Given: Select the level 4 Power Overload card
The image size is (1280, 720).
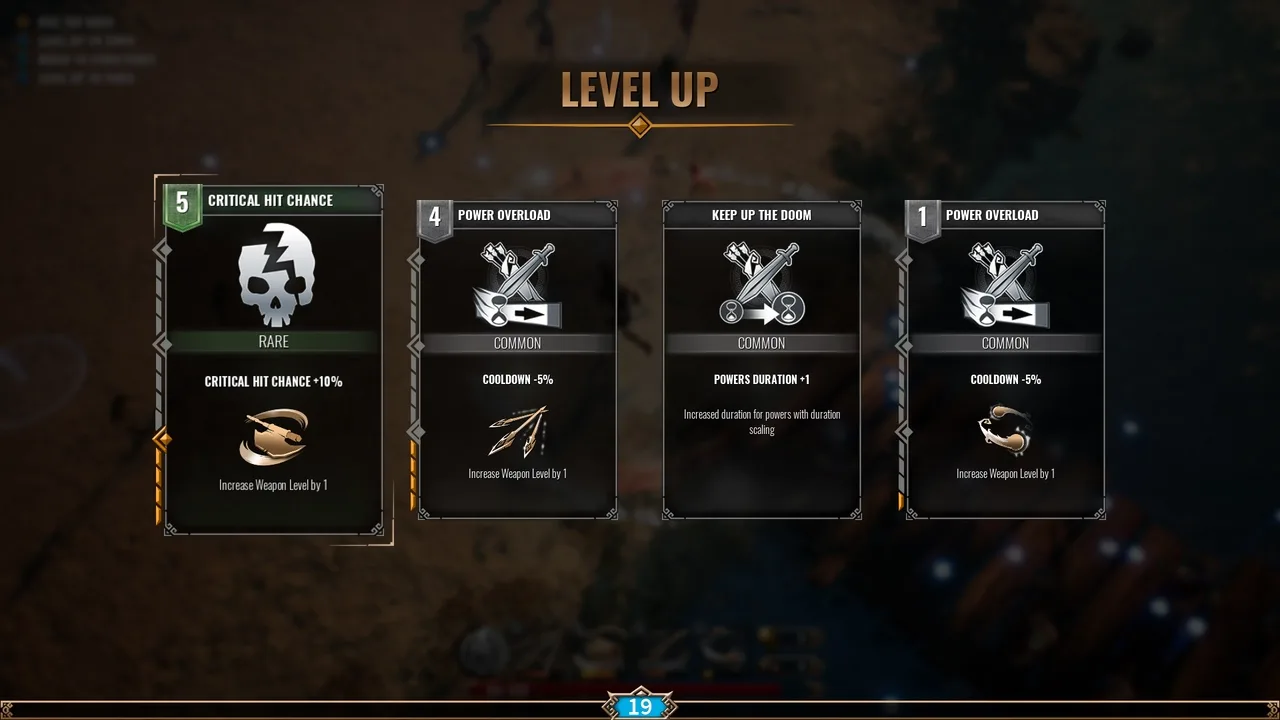Looking at the screenshot, I should click(517, 360).
